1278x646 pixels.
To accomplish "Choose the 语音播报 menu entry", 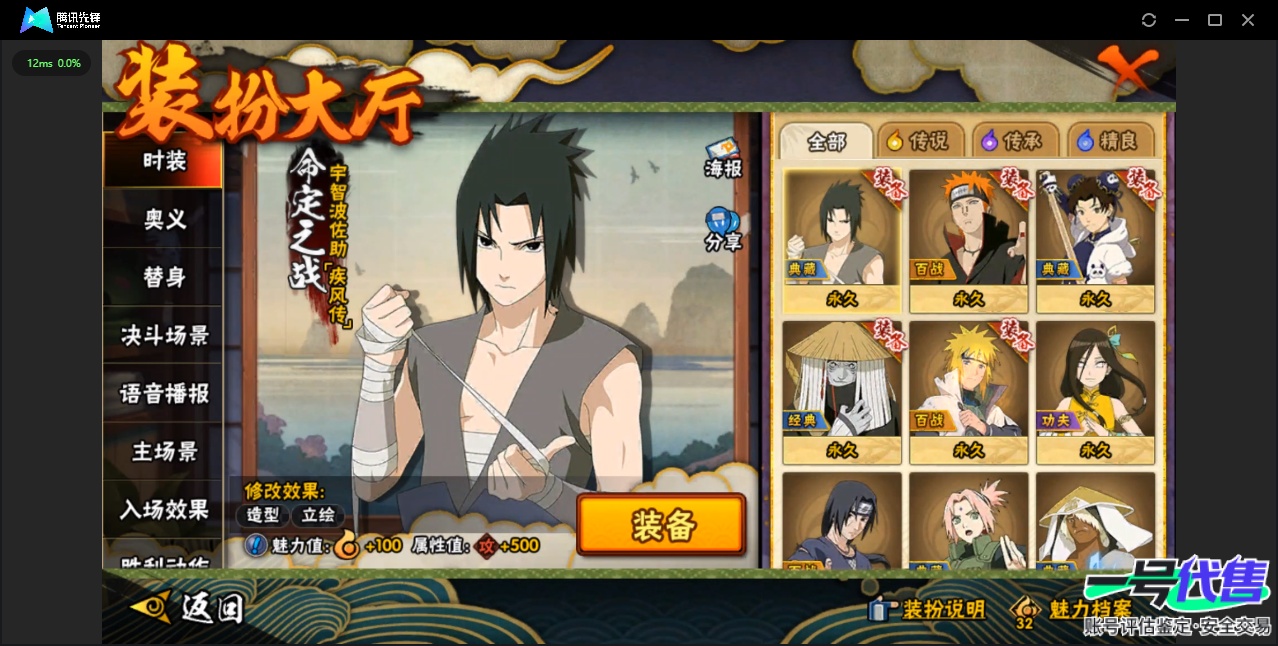I will [x=164, y=393].
